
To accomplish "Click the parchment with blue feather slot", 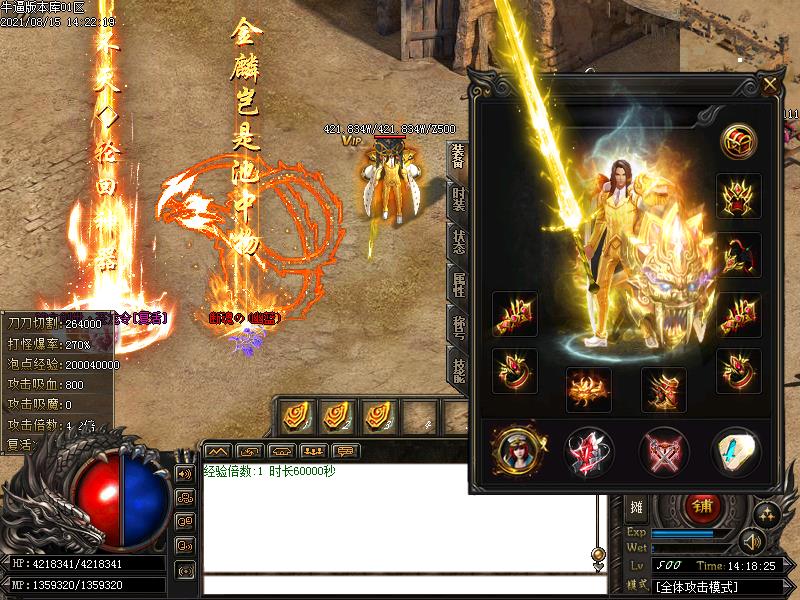I will point(735,452).
